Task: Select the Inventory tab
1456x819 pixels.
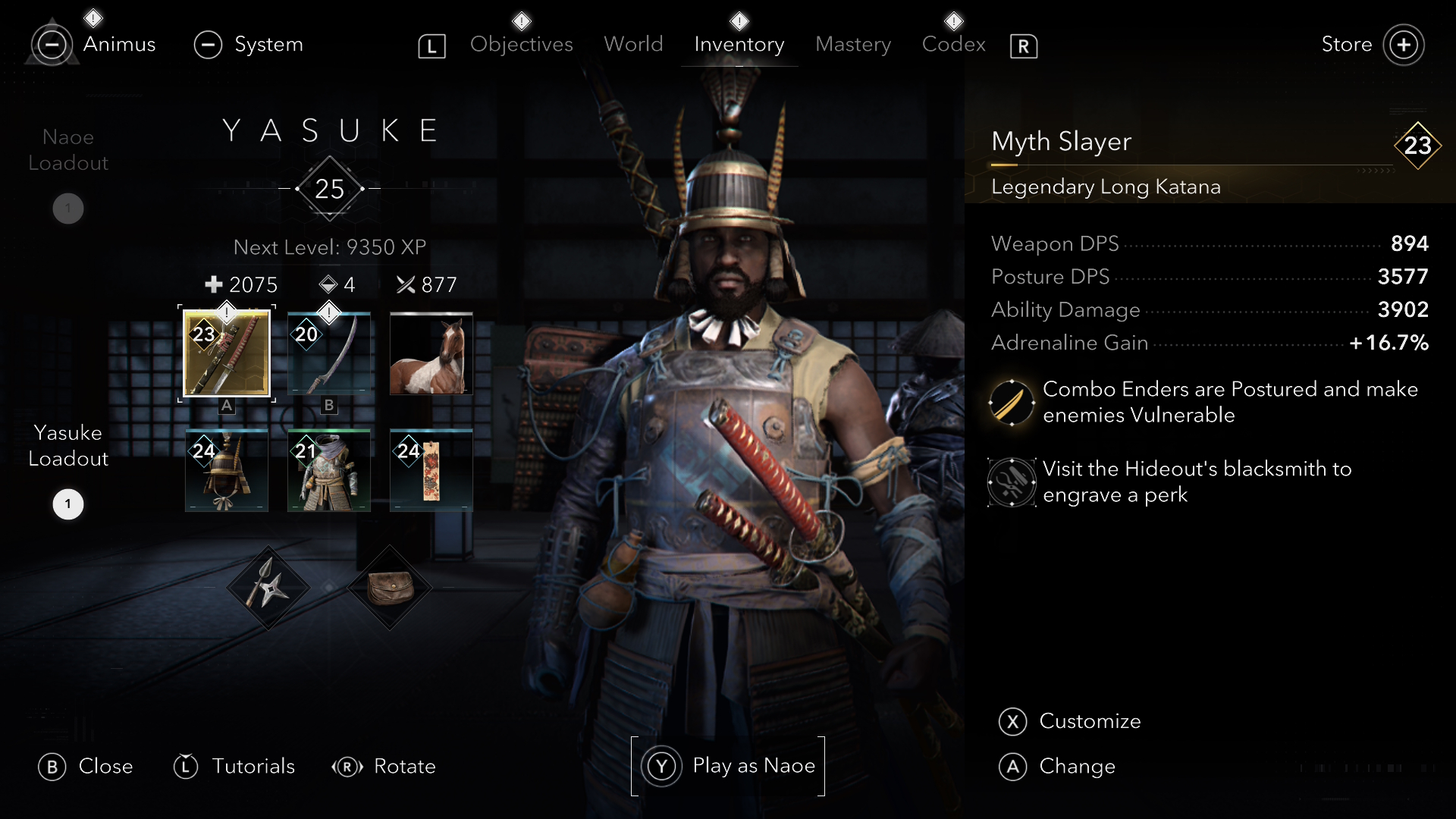Action: coord(739,45)
